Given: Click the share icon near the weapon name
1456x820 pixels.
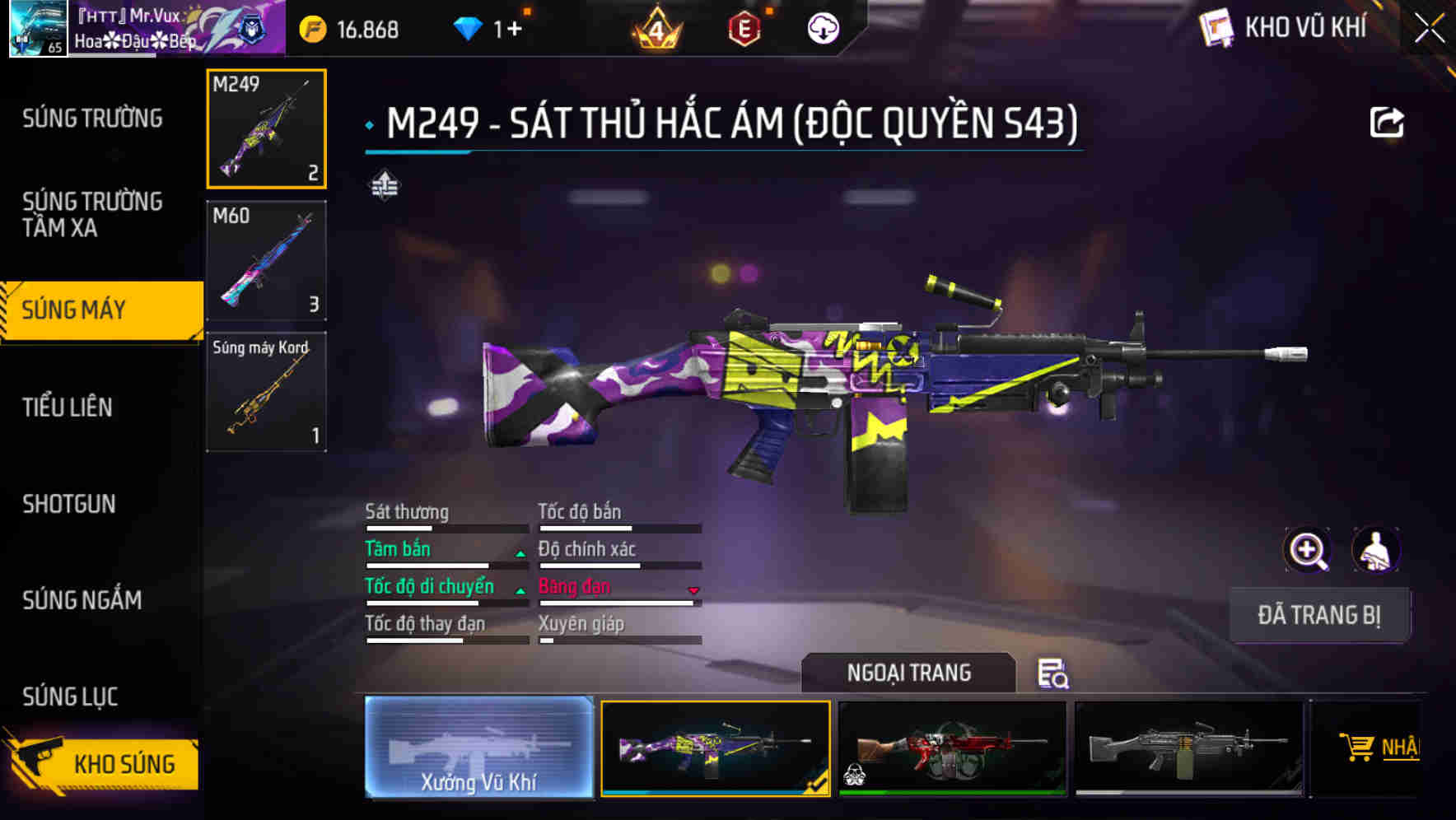Looking at the screenshot, I should pyautogui.click(x=1388, y=121).
